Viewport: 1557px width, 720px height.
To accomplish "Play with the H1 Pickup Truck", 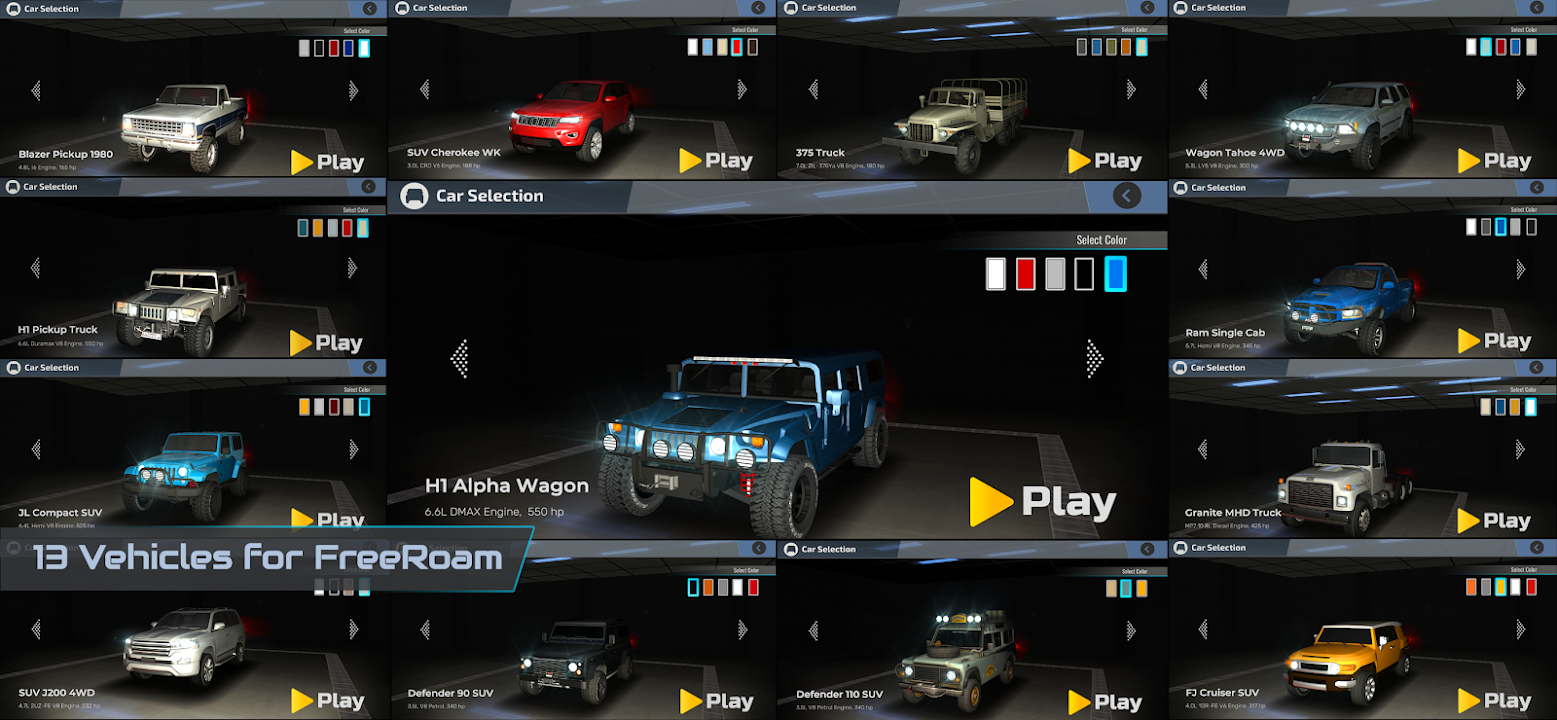I will coord(327,343).
